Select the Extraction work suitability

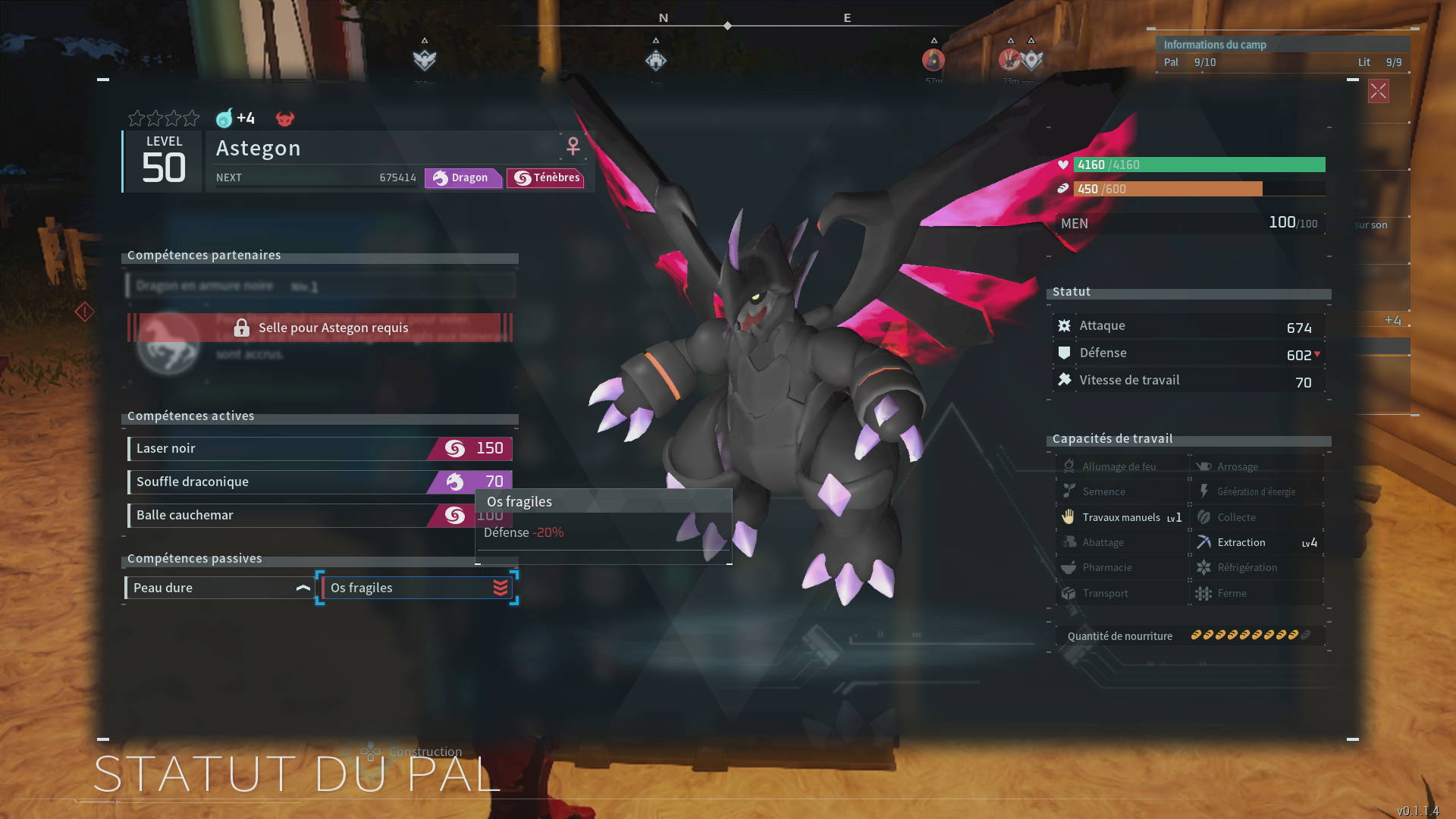[1257, 543]
